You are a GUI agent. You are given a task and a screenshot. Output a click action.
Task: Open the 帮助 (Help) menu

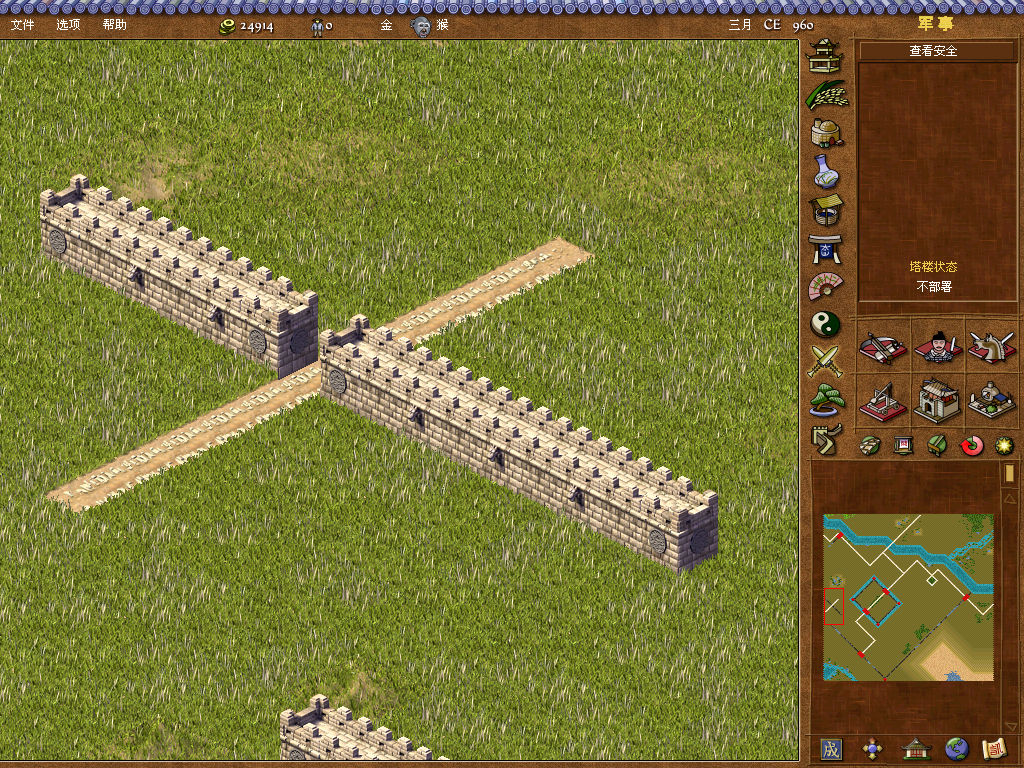point(115,24)
